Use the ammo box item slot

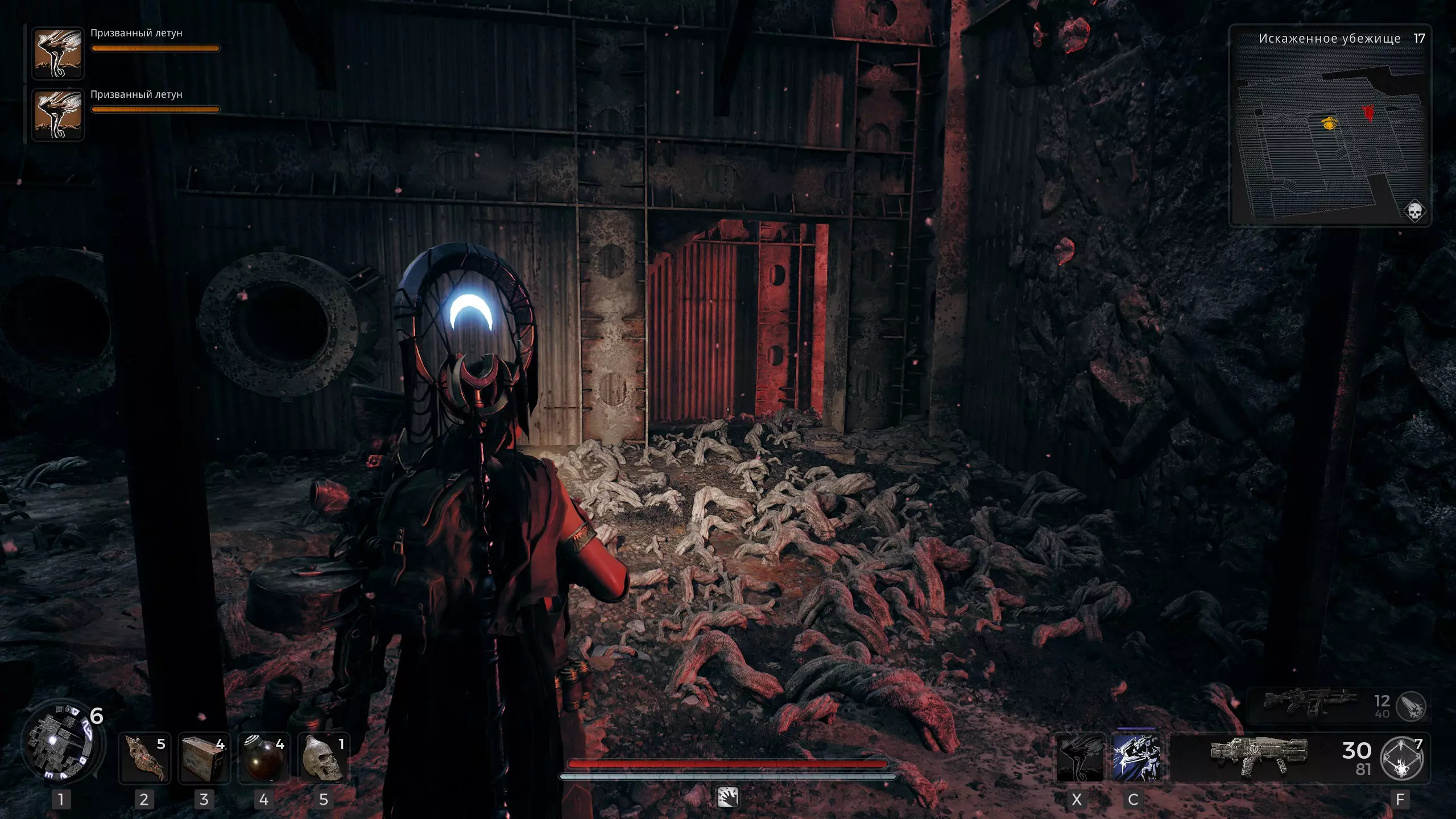(x=204, y=759)
